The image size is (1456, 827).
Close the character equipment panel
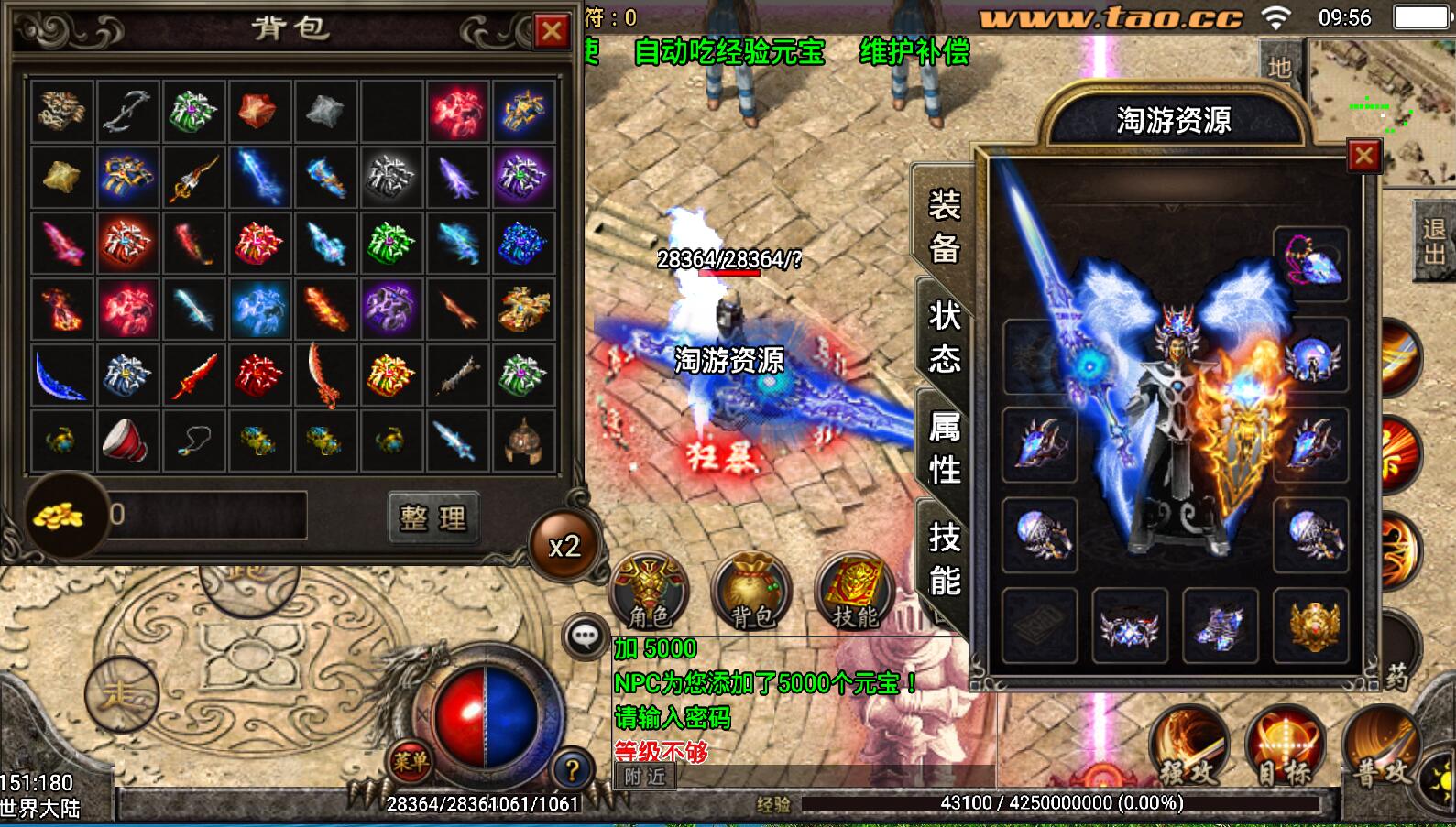1363,157
